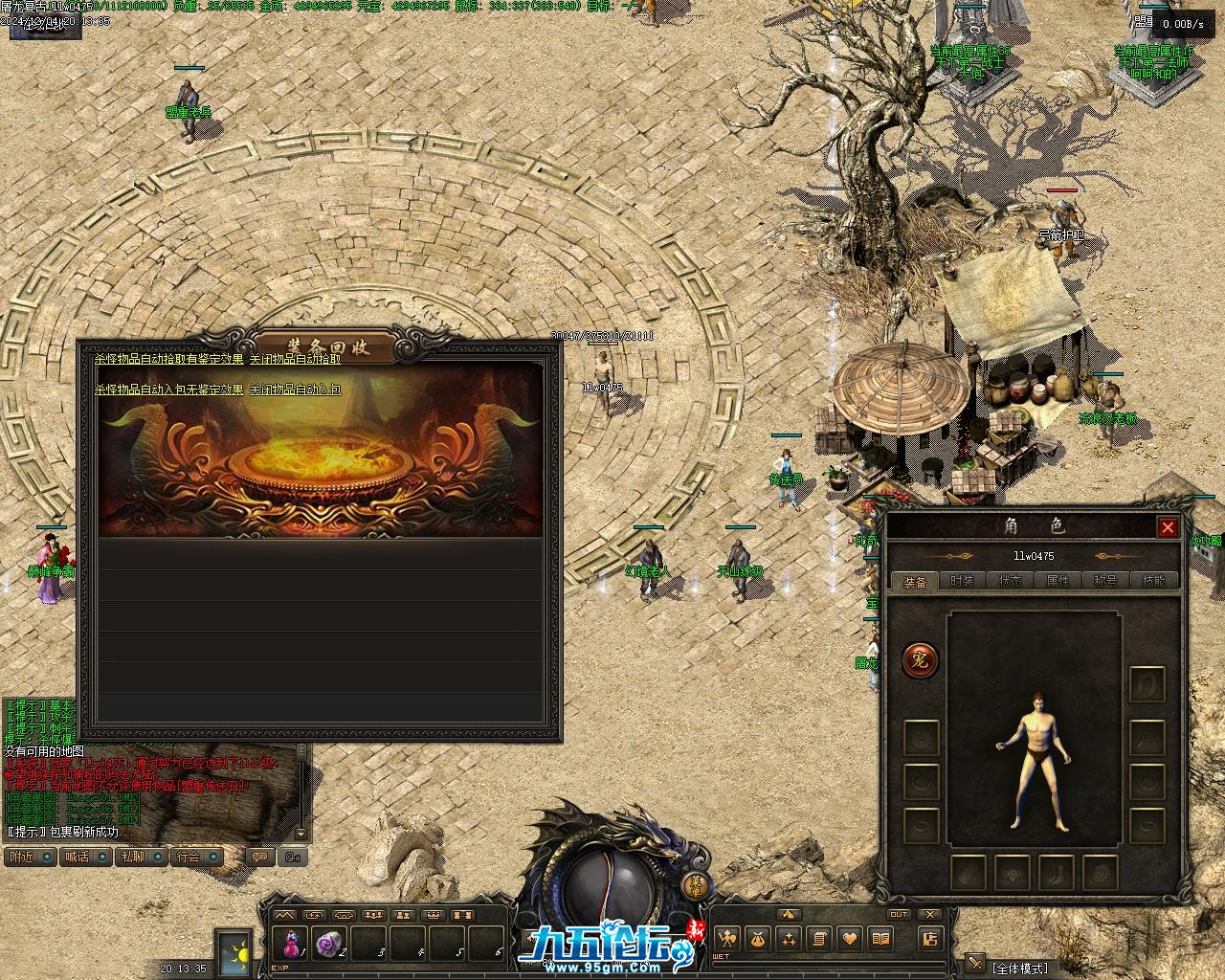
Task: Switch to the 时装 fashion tab
Action: (x=963, y=581)
